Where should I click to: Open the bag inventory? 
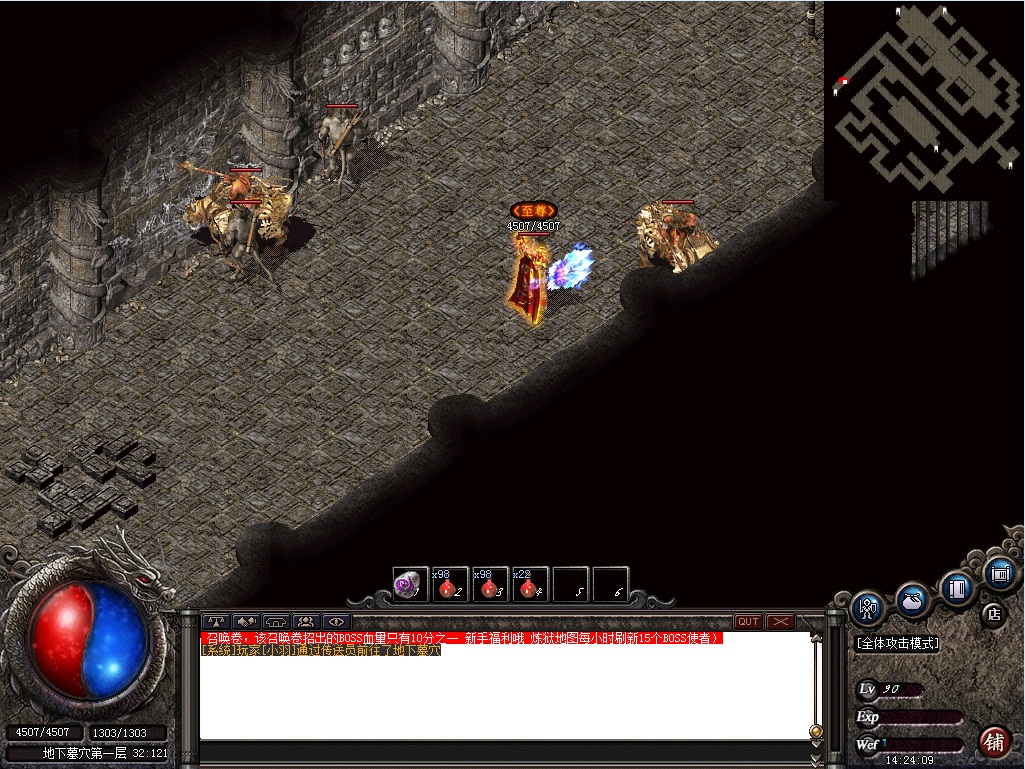pos(912,600)
